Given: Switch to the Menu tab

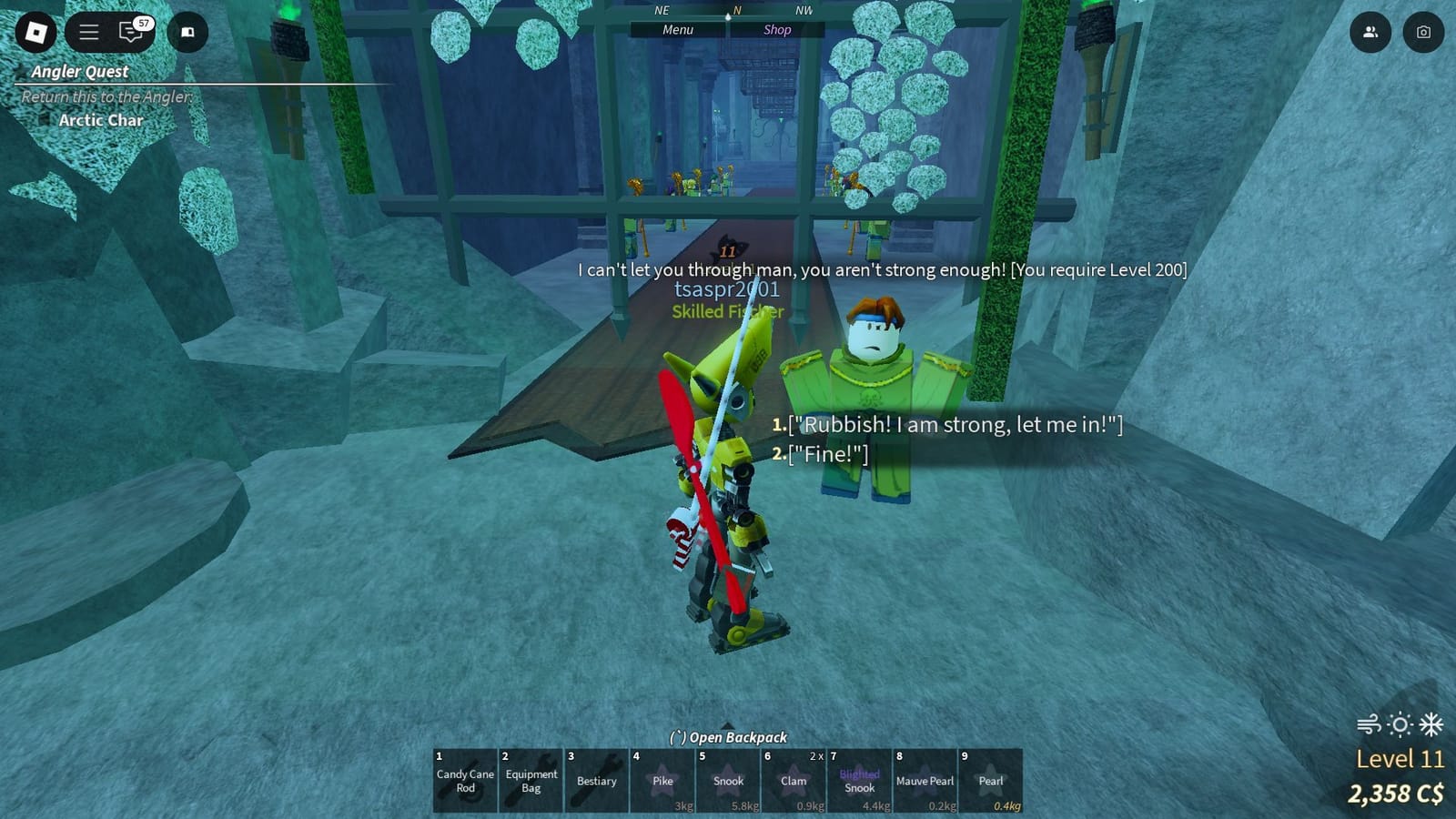Looking at the screenshot, I should pos(677,29).
